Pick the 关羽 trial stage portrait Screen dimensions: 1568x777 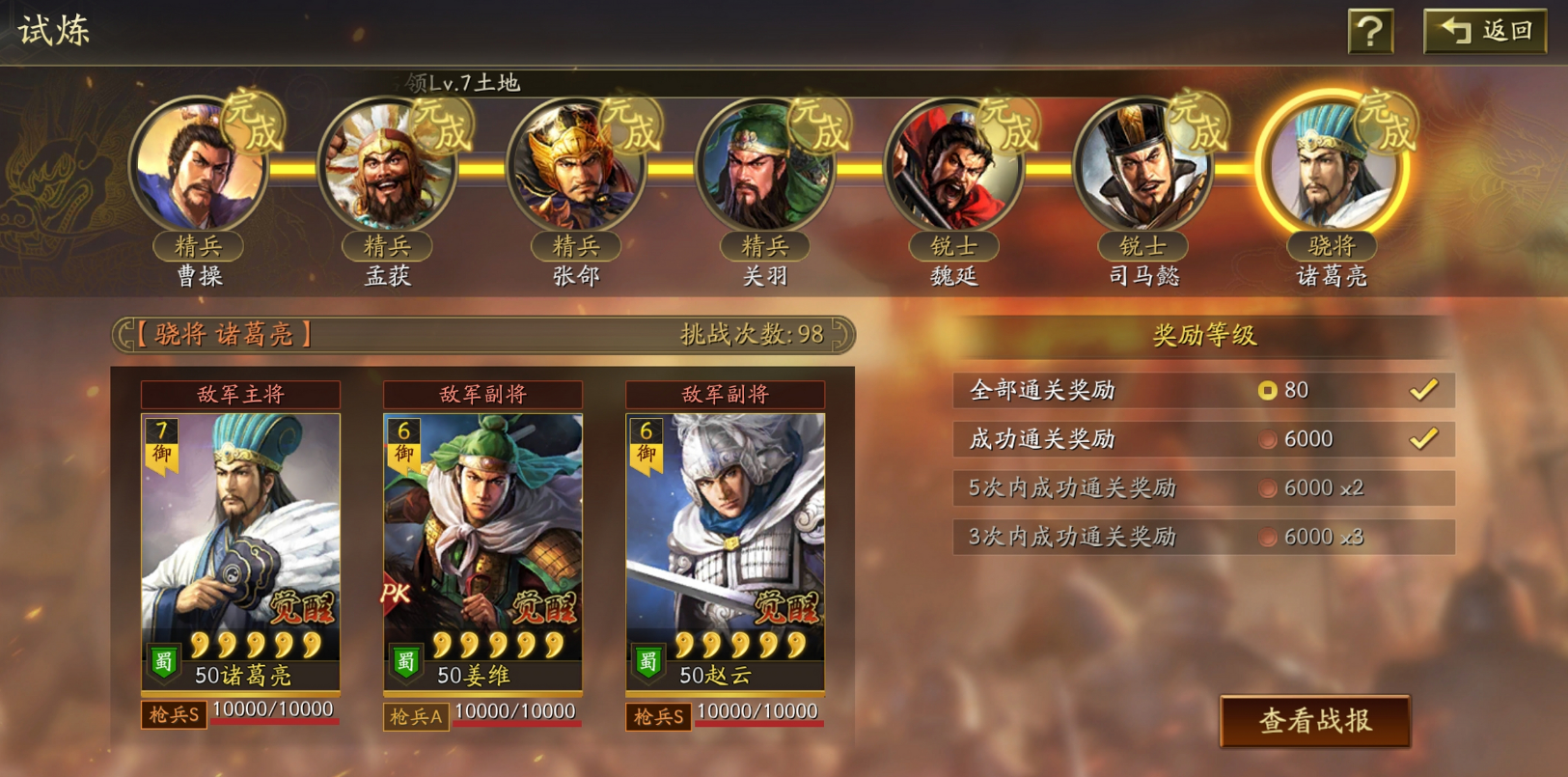point(765,166)
